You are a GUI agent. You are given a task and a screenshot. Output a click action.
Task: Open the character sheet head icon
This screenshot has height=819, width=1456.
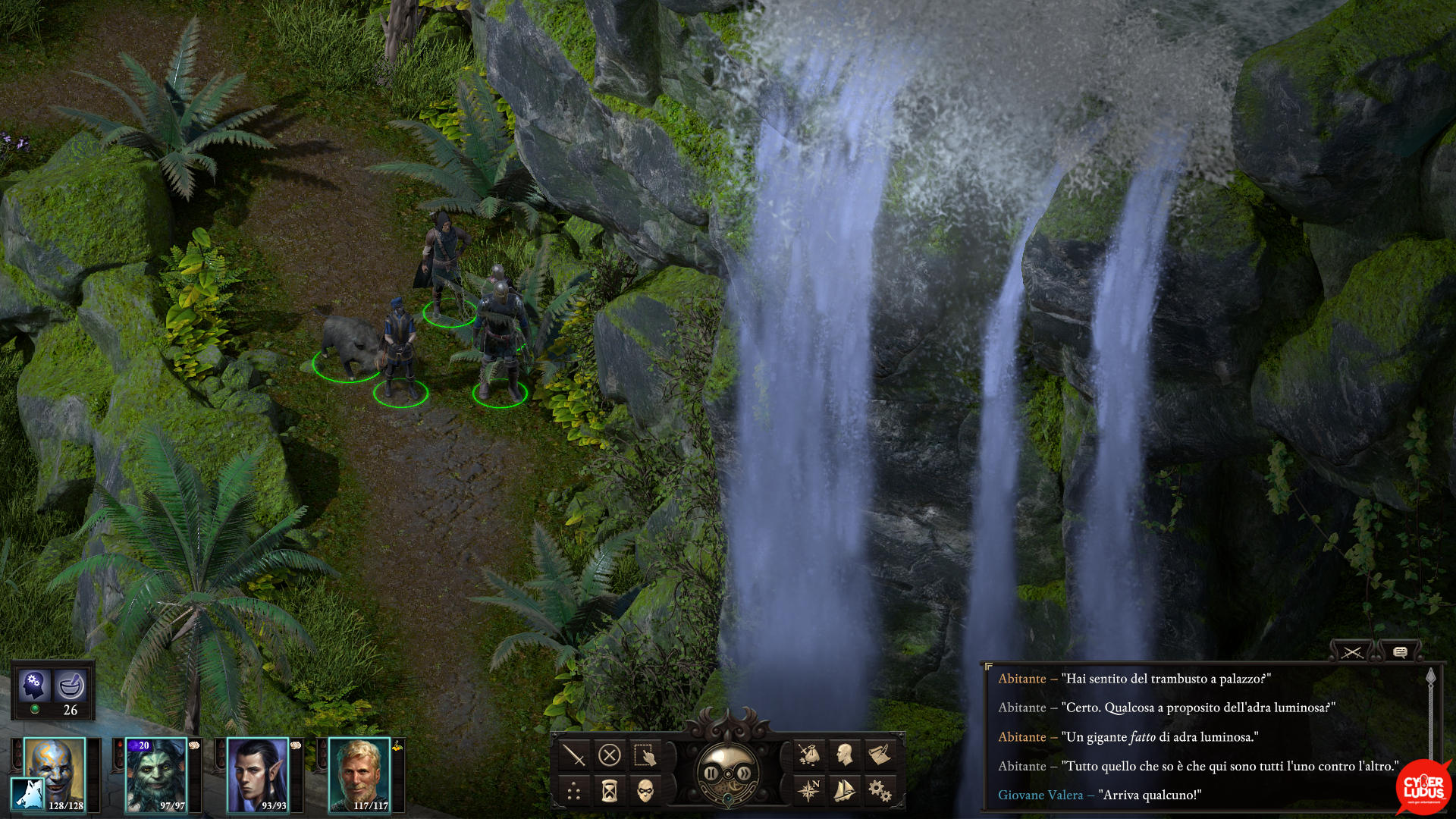pos(844,755)
